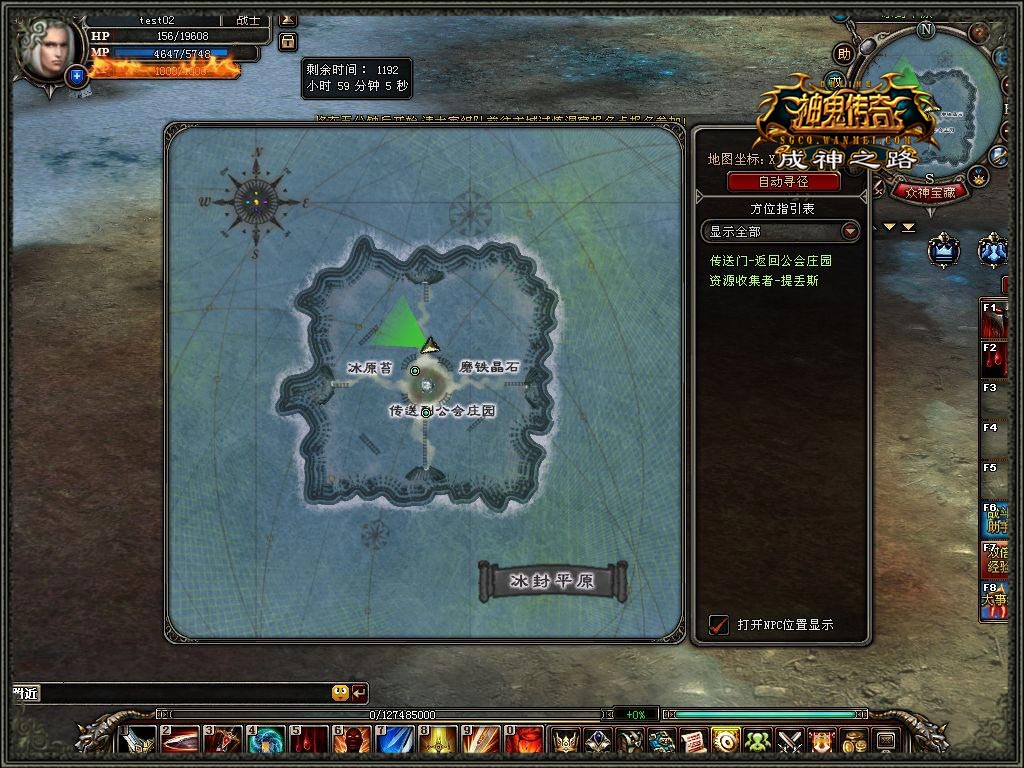Click the 冰原苔 marker on the map
1024x768 pixels.
point(369,368)
